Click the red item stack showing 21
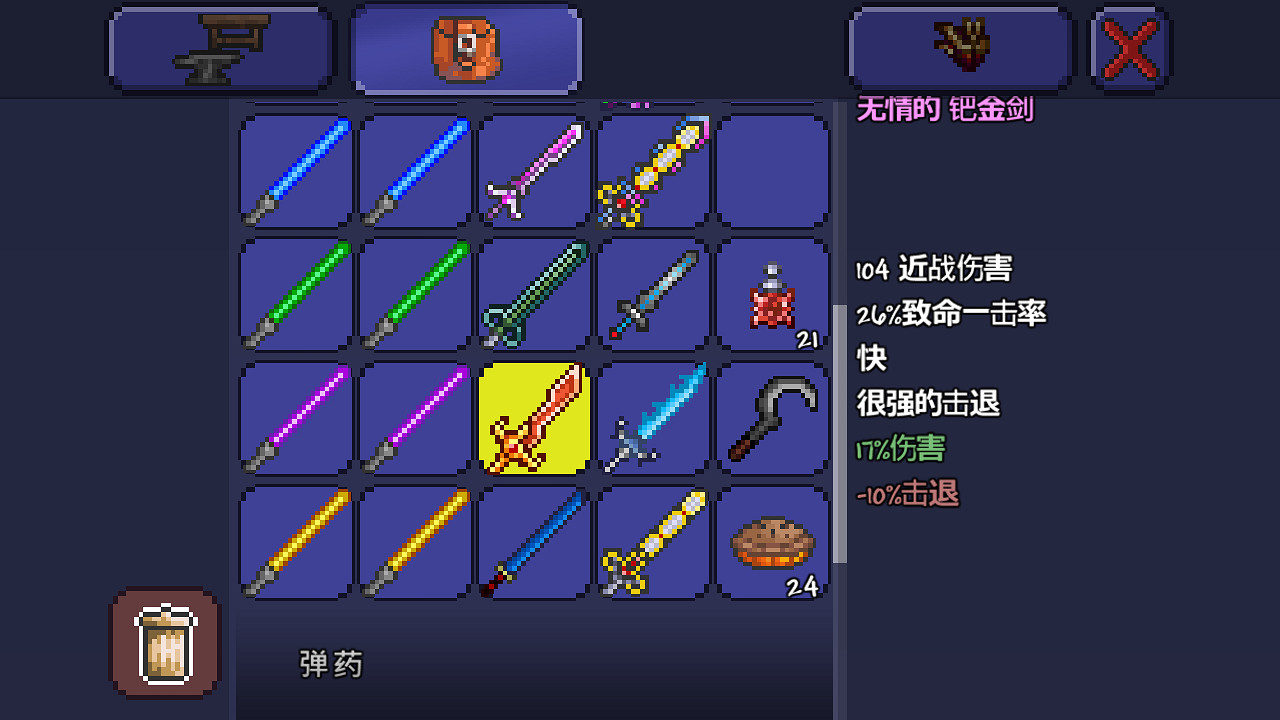Image resolution: width=1280 pixels, height=720 pixels. click(773, 296)
